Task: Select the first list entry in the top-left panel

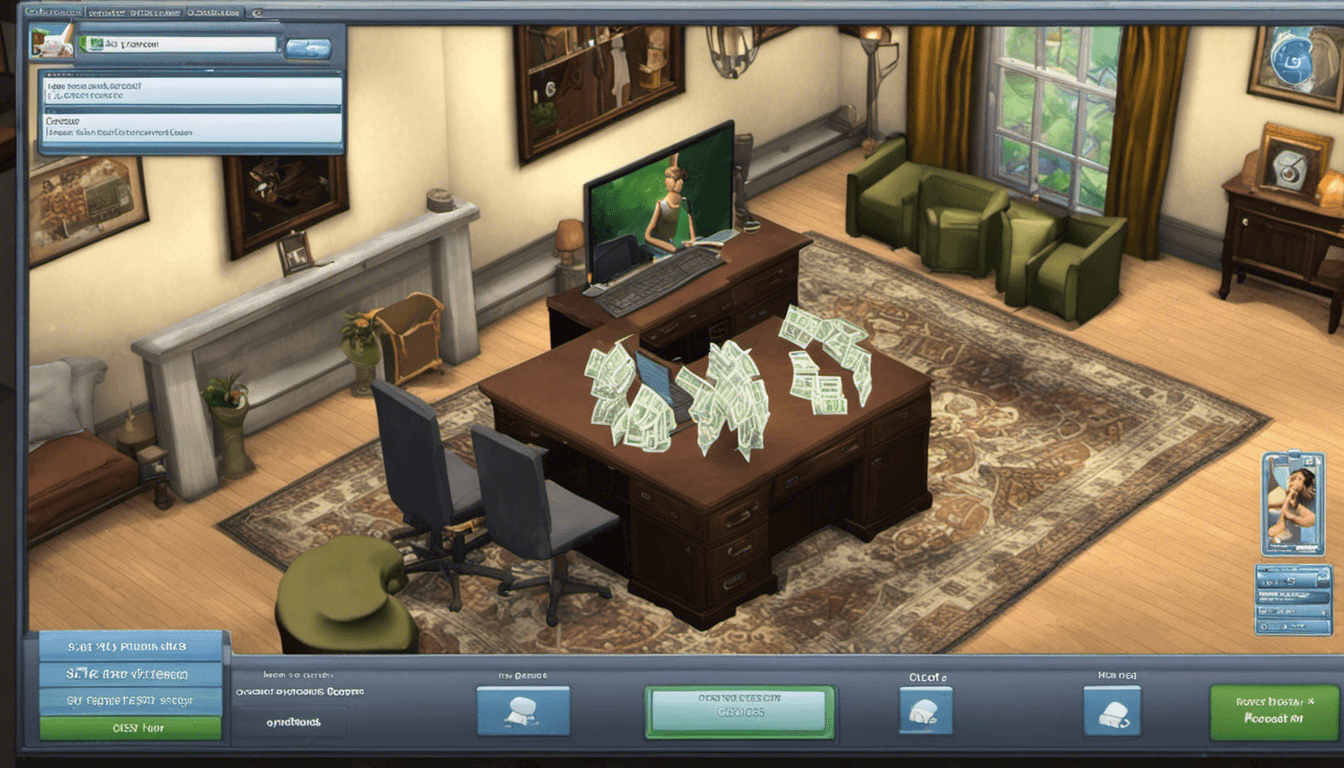Action: 190,92
